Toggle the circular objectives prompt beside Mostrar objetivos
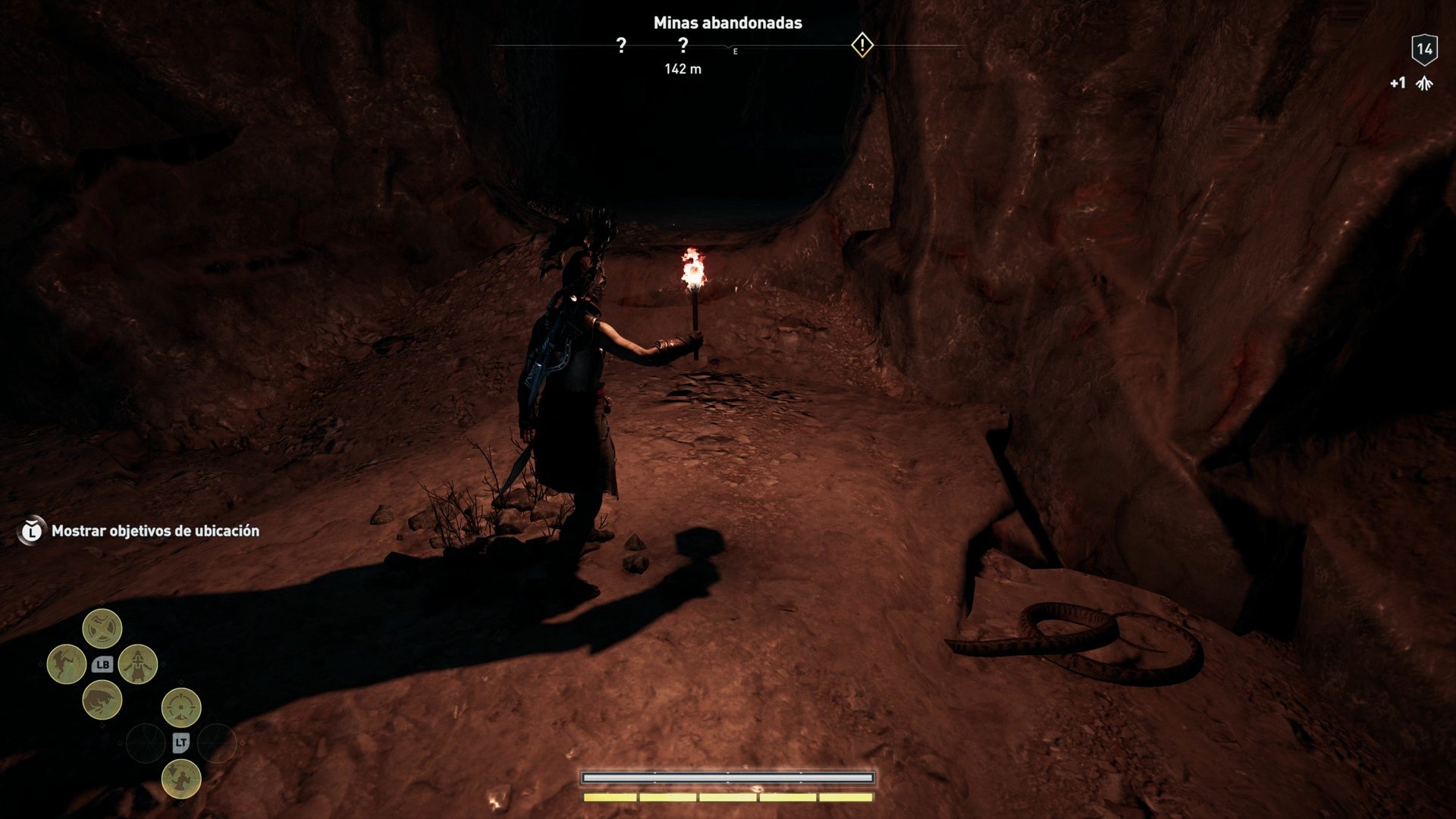 coord(31,531)
